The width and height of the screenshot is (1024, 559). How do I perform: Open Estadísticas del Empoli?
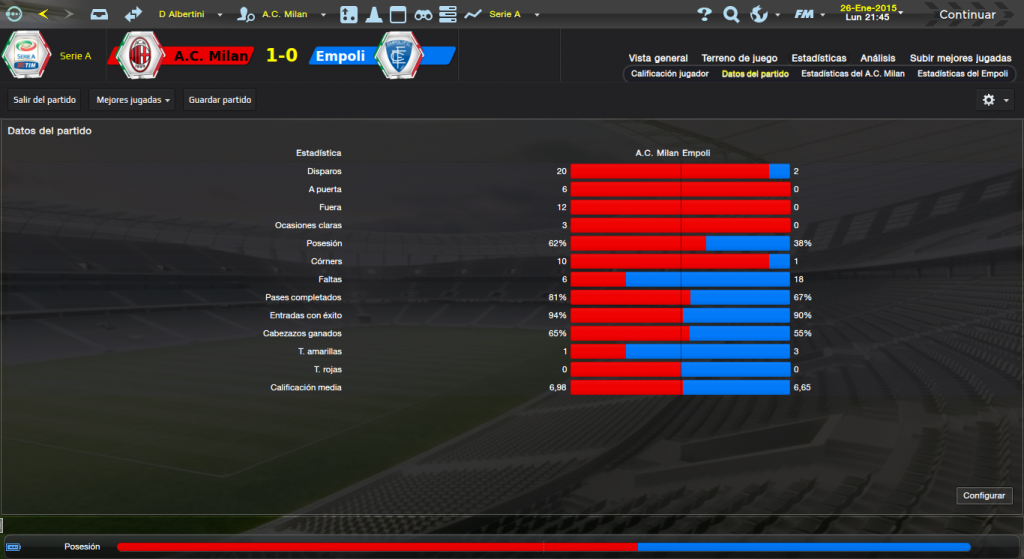point(962,74)
